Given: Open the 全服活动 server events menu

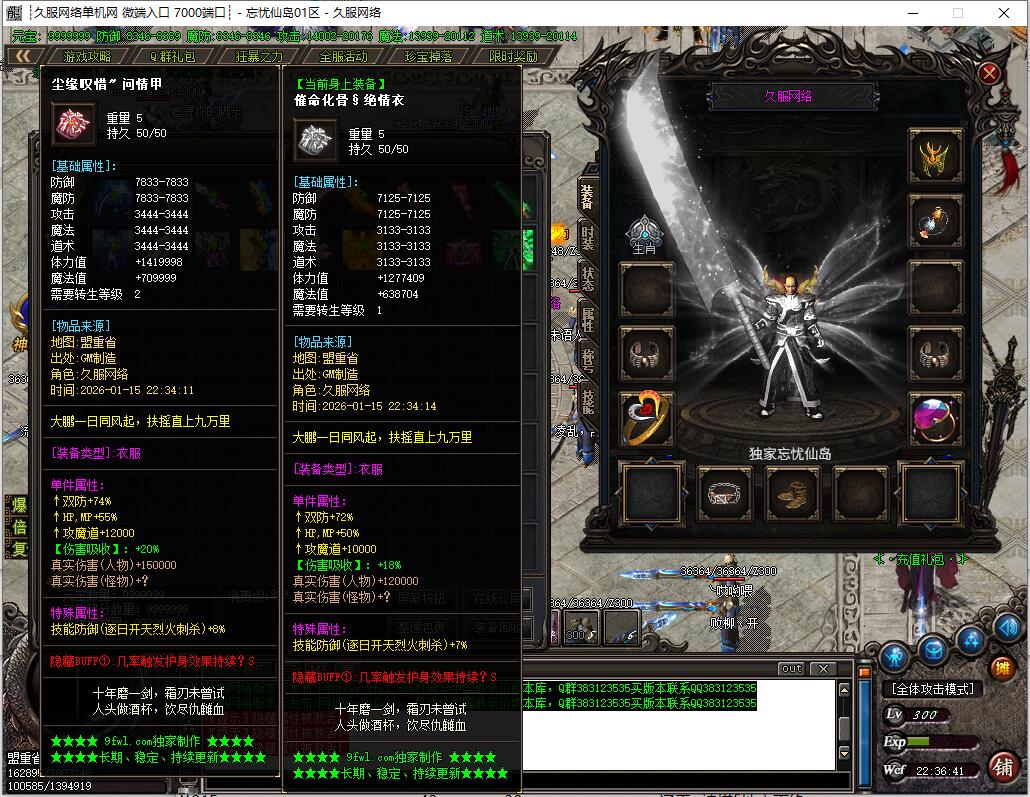Looking at the screenshot, I should [x=344, y=57].
